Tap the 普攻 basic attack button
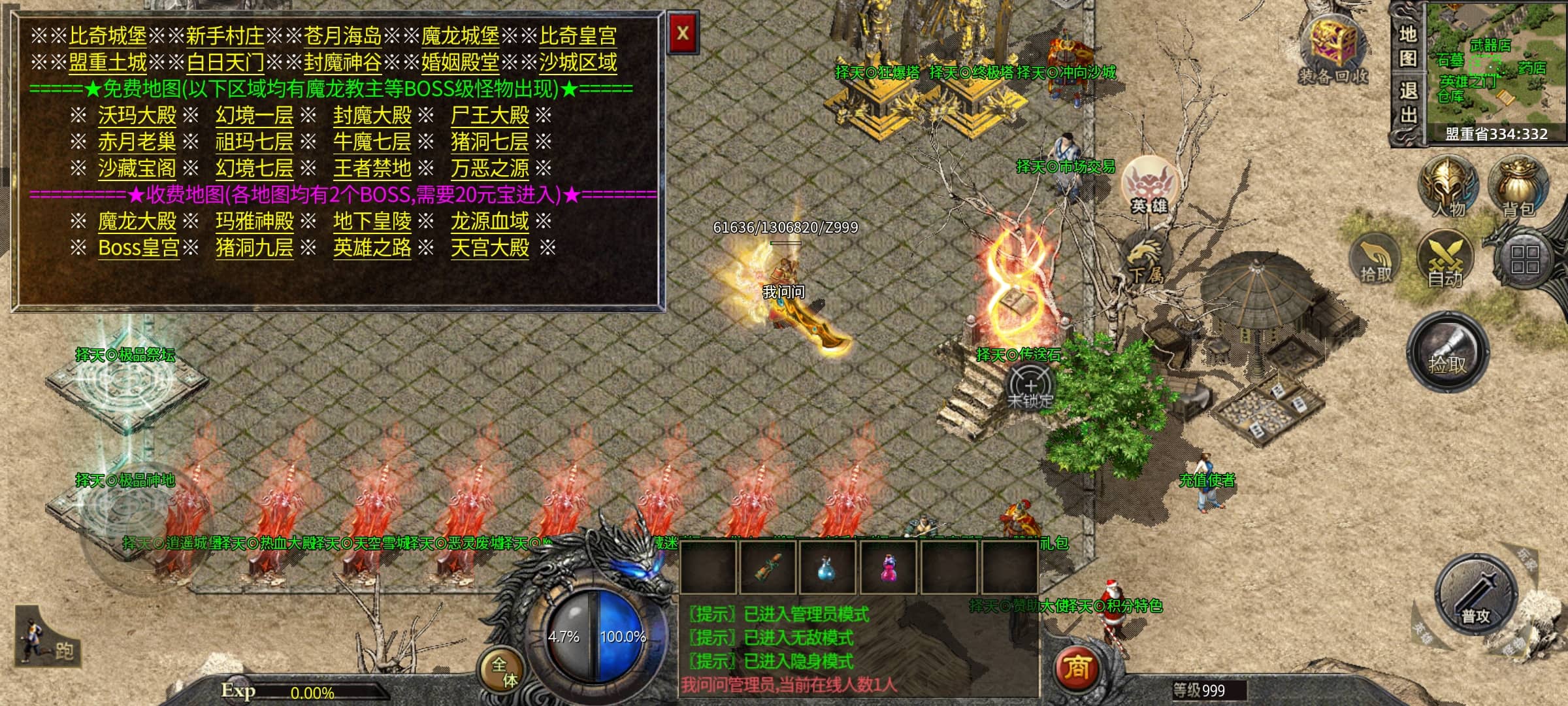This screenshot has height=706, width=1568. point(1475,595)
